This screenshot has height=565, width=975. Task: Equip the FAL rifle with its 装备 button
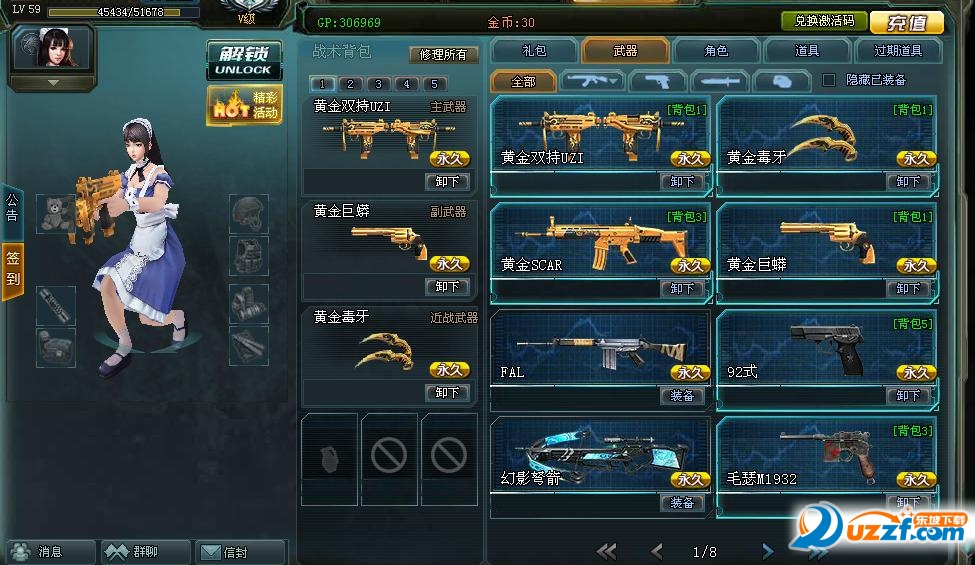click(x=683, y=396)
